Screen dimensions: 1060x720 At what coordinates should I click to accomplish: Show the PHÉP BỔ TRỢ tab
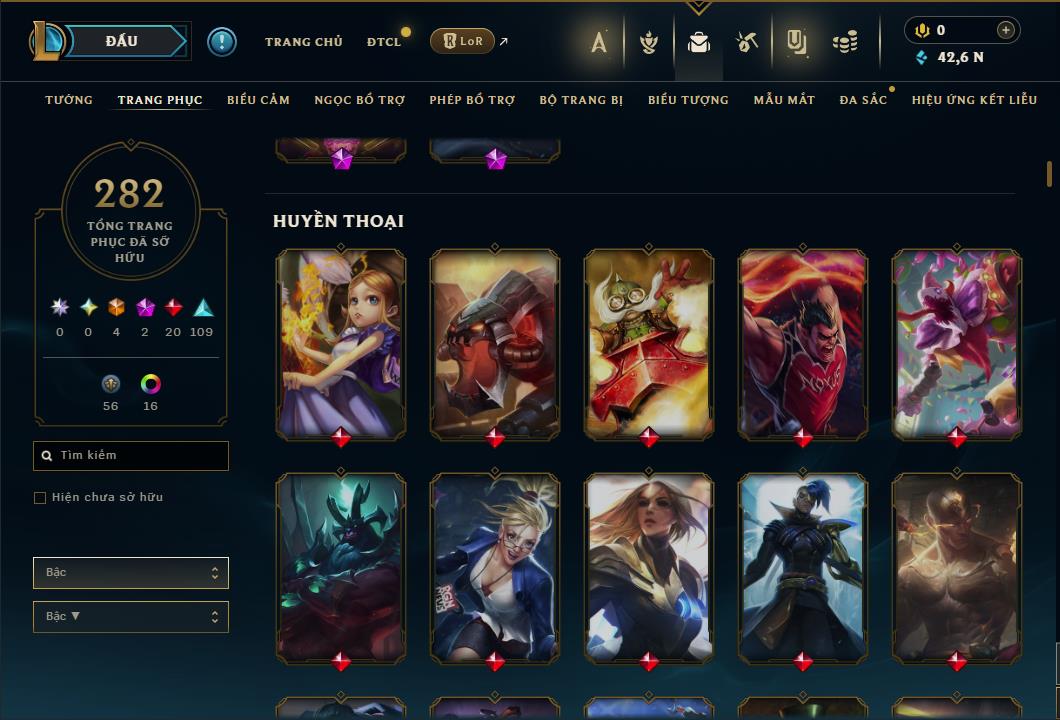(x=472, y=100)
